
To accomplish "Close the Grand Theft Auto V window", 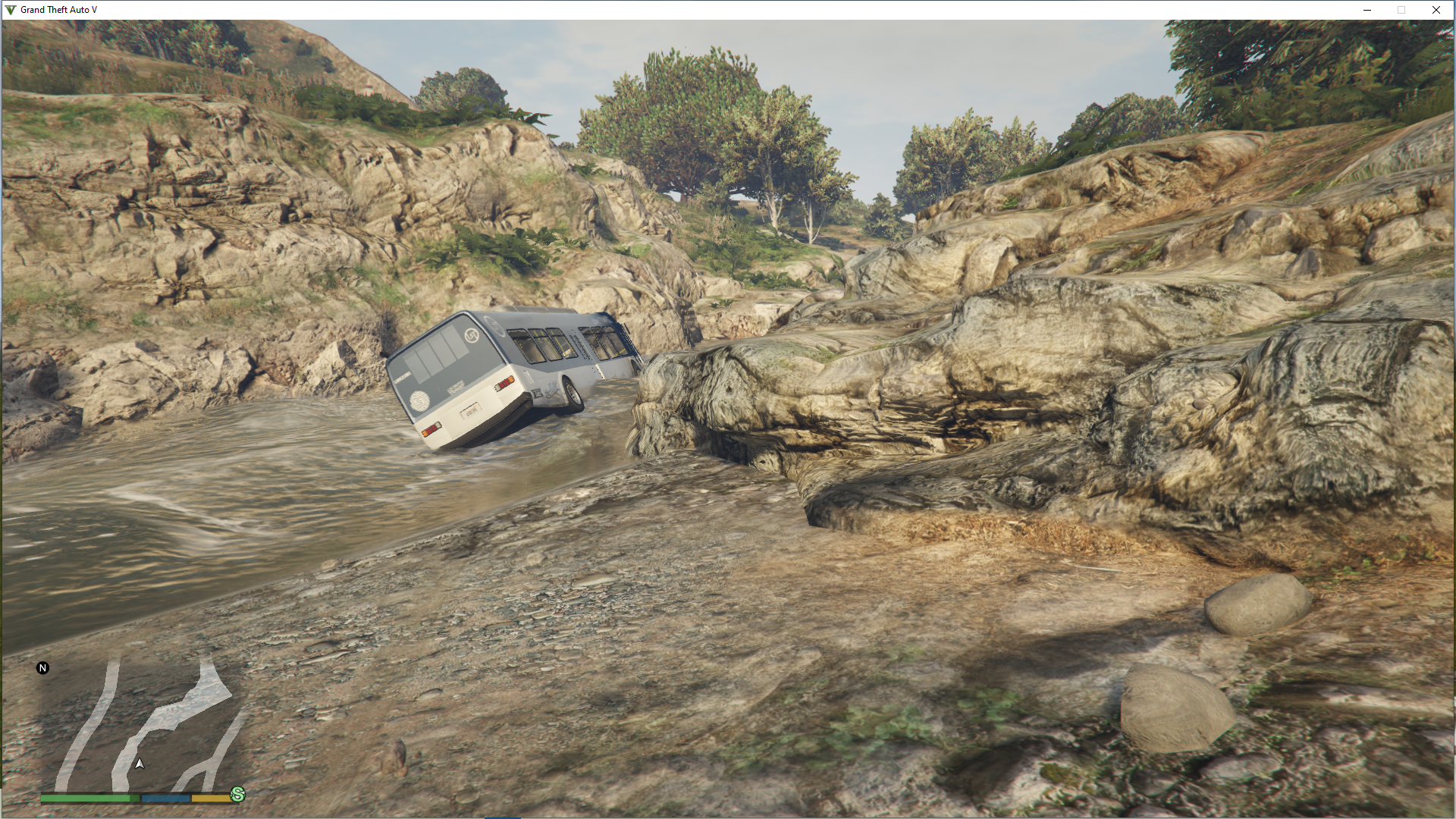I will [1436, 10].
